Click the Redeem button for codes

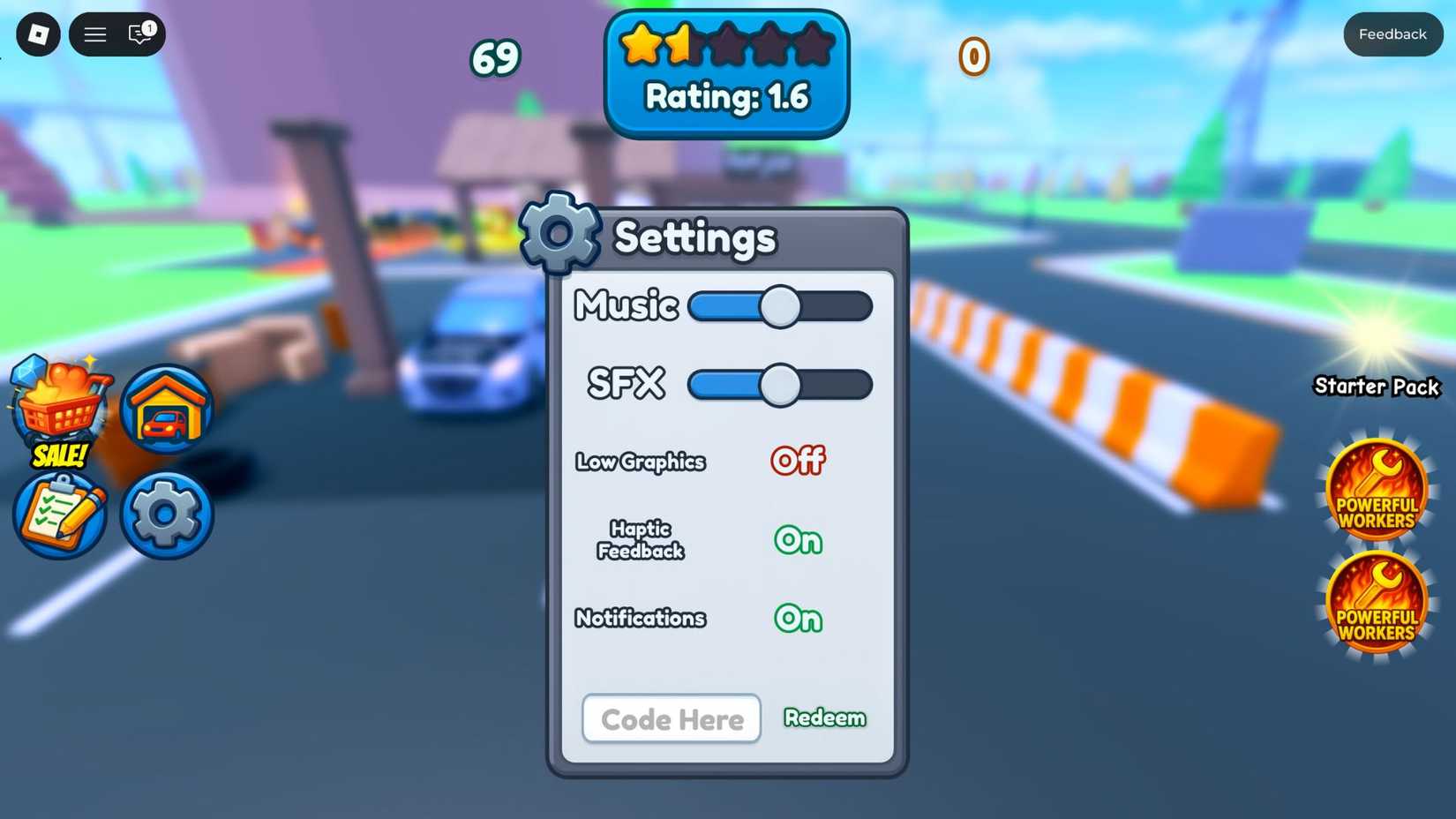click(x=825, y=718)
